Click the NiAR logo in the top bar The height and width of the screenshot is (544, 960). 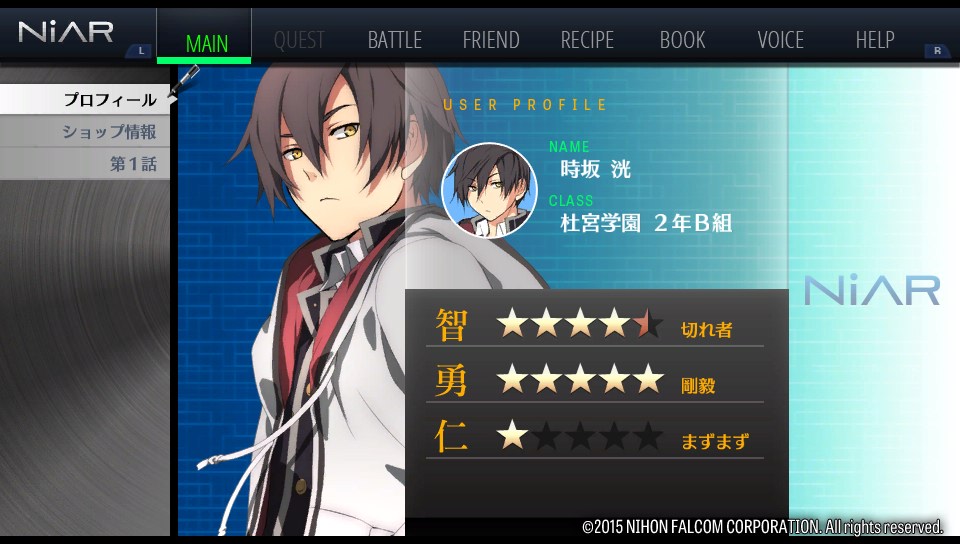pyautogui.click(x=66, y=32)
